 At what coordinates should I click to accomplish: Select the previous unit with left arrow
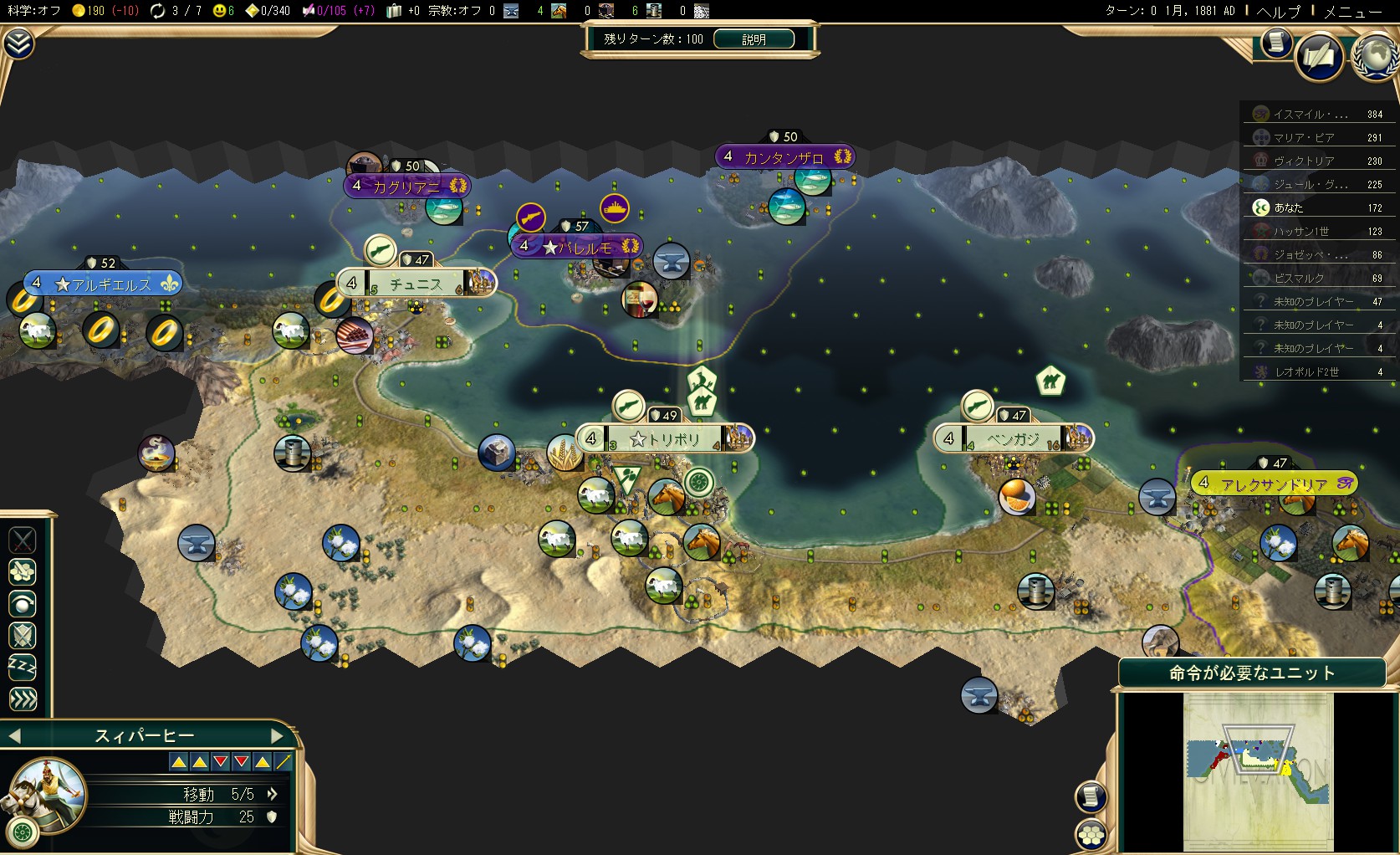tap(14, 736)
